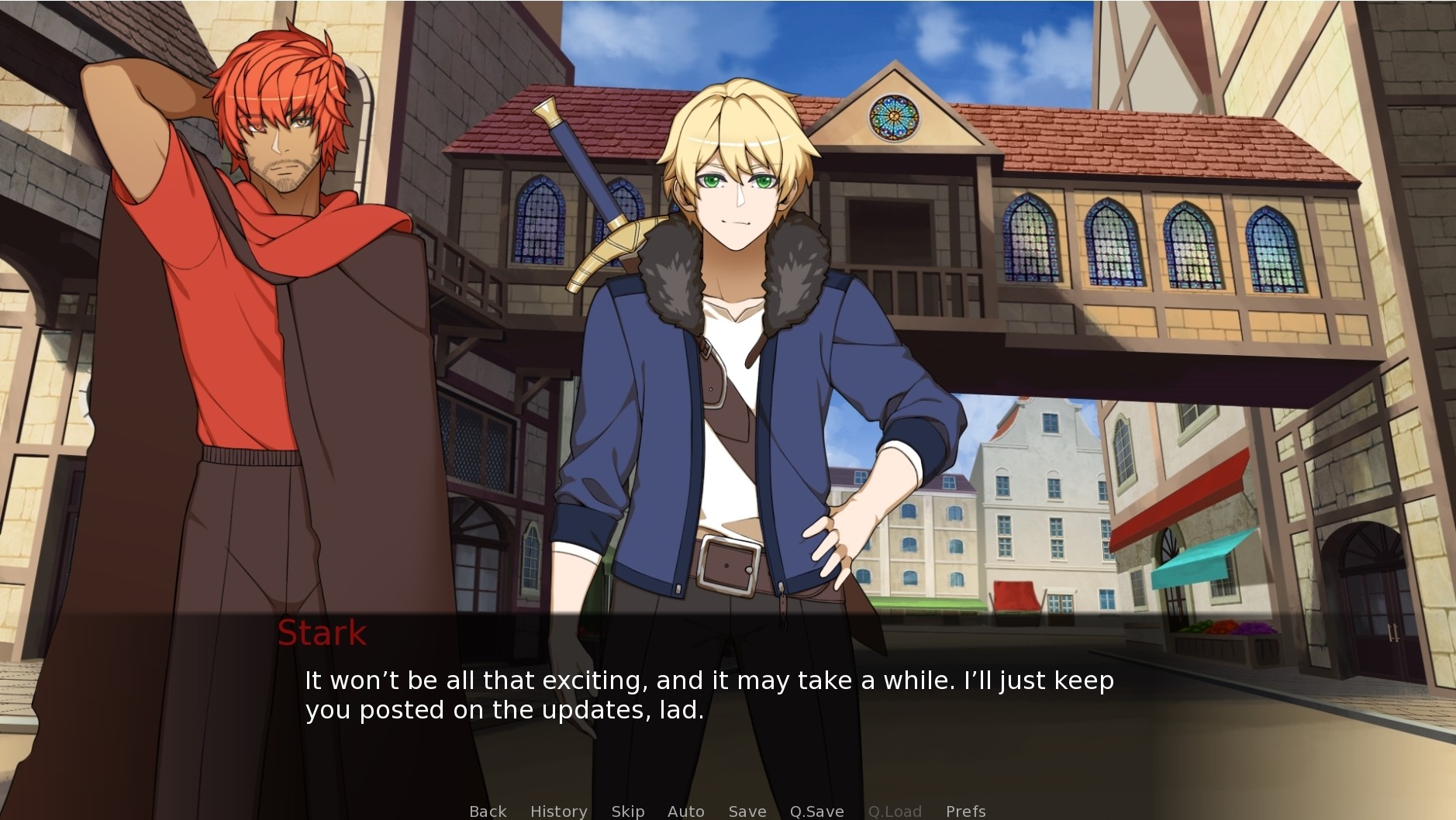The width and height of the screenshot is (1456, 820).
Task: Enable Auto-advance mode
Action: click(685, 811)
